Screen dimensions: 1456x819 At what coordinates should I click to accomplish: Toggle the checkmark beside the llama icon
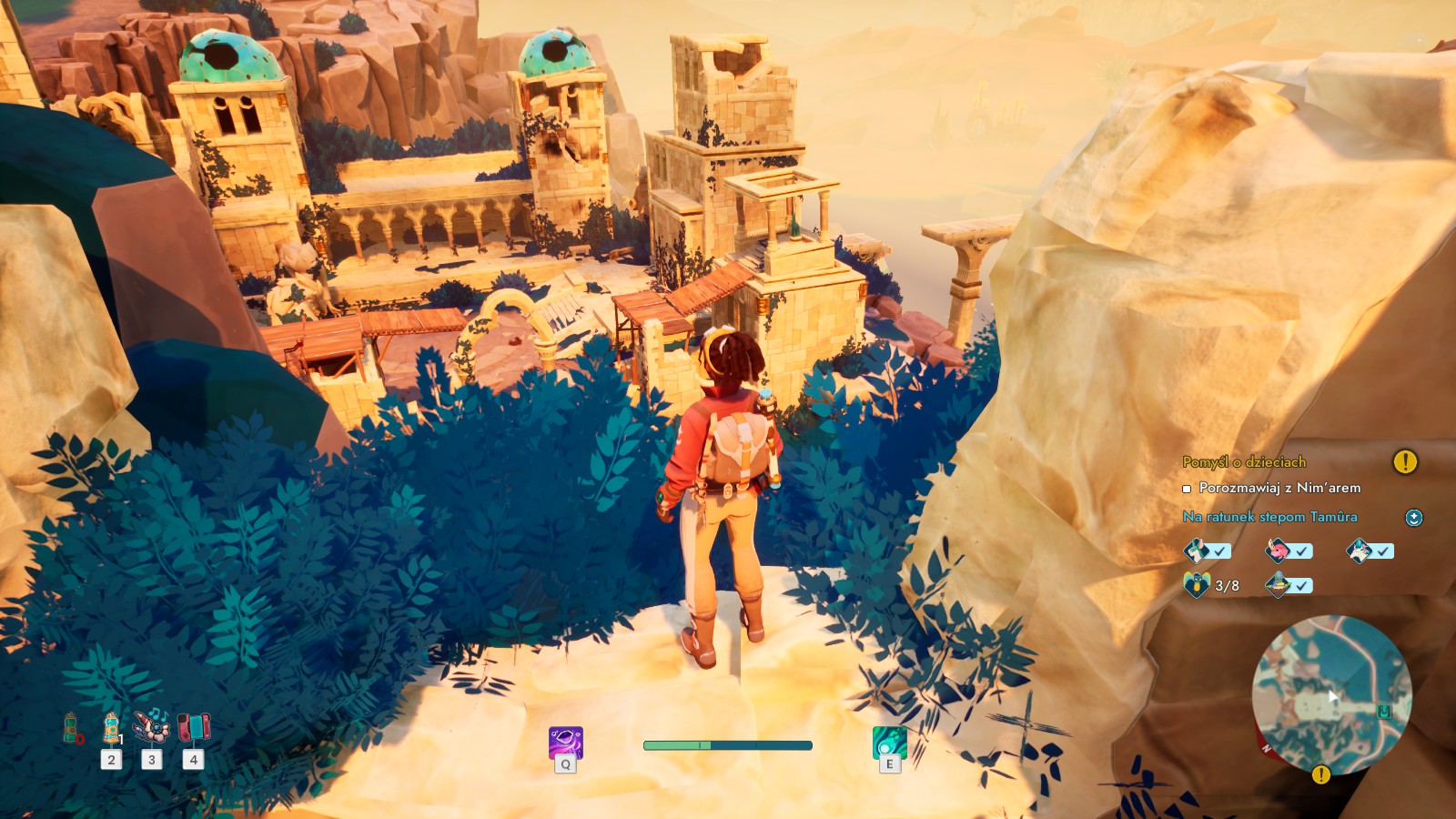tap(1219, 551)
